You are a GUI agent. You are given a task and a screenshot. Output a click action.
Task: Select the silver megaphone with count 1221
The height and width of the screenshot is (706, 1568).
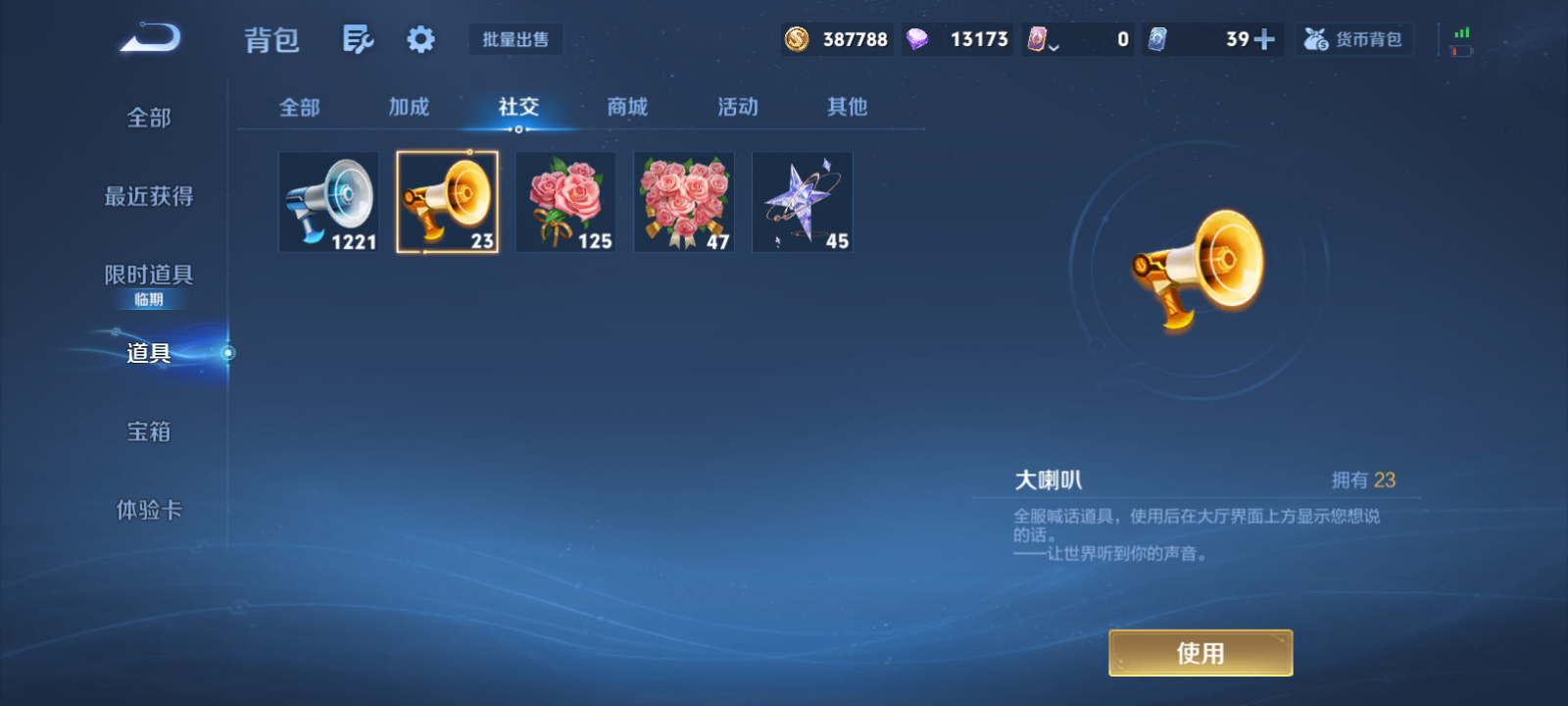pyautogui.click(x=328, y=201)
